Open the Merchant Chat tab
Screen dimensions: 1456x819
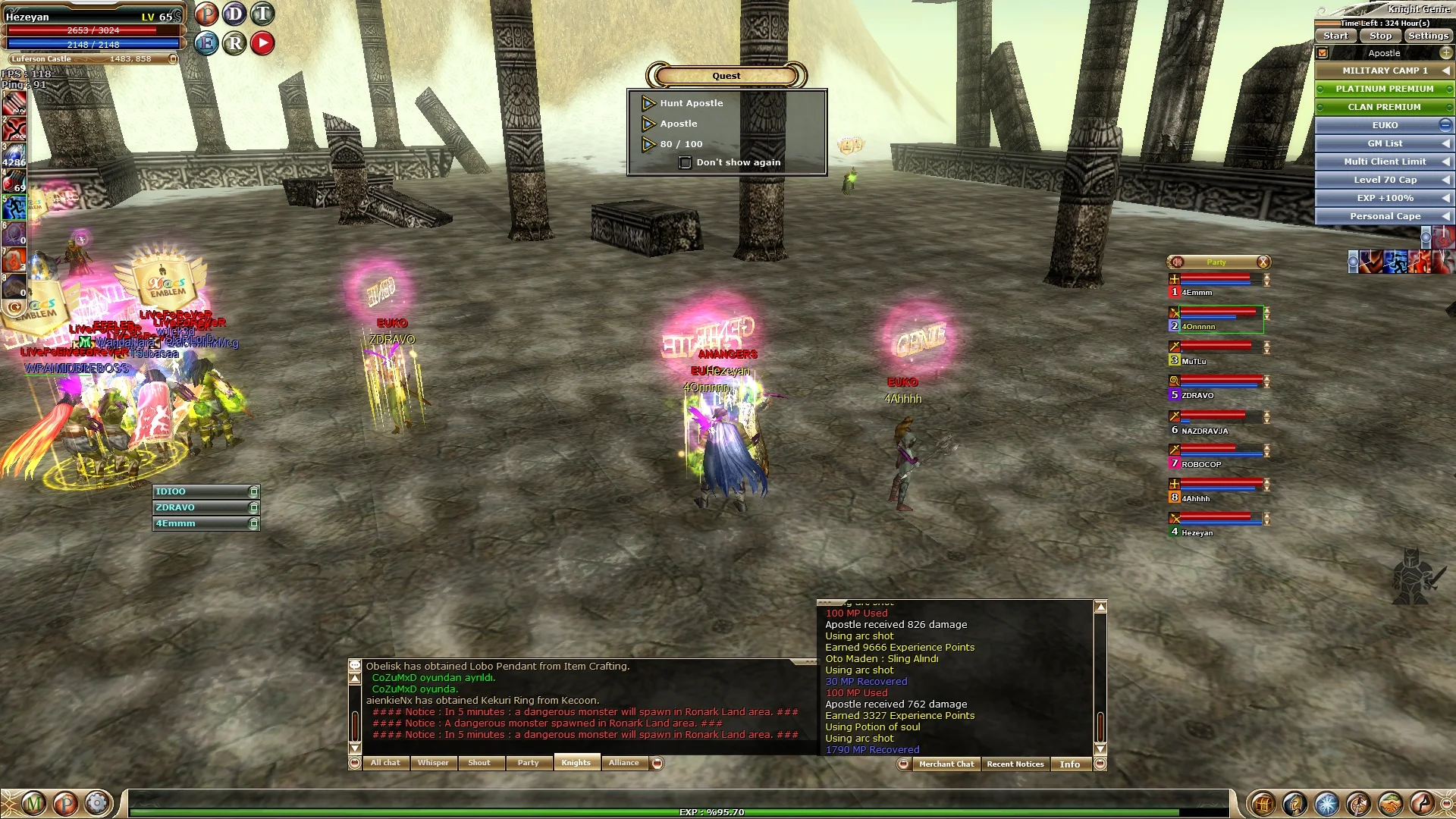946,764
